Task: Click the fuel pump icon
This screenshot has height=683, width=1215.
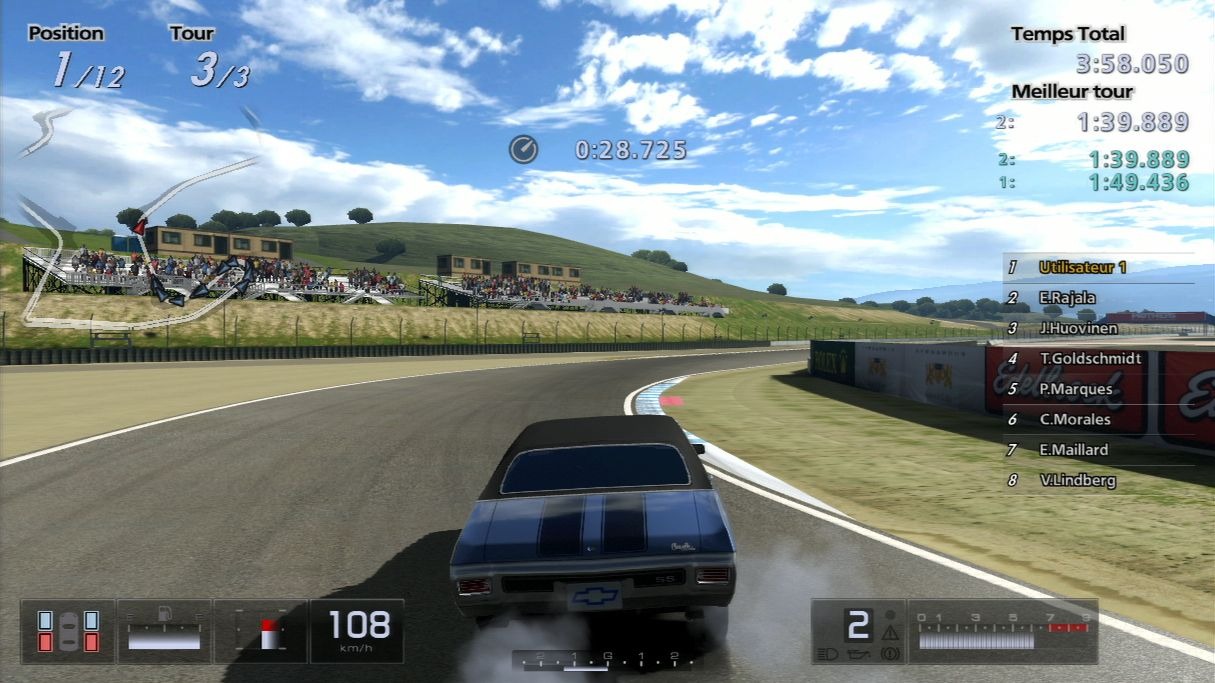Action: click(165, 612)
